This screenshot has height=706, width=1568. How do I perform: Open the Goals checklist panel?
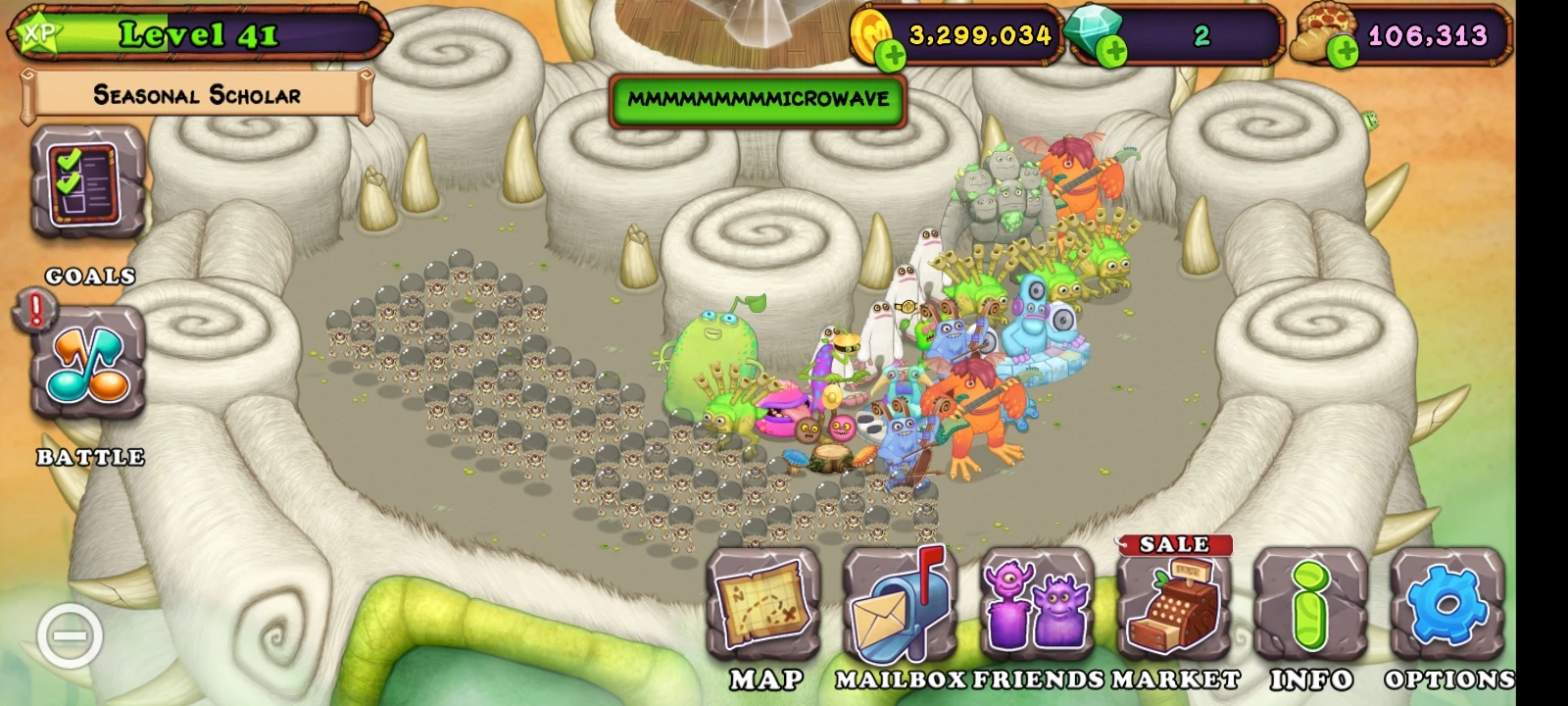(x=86, y=186)
